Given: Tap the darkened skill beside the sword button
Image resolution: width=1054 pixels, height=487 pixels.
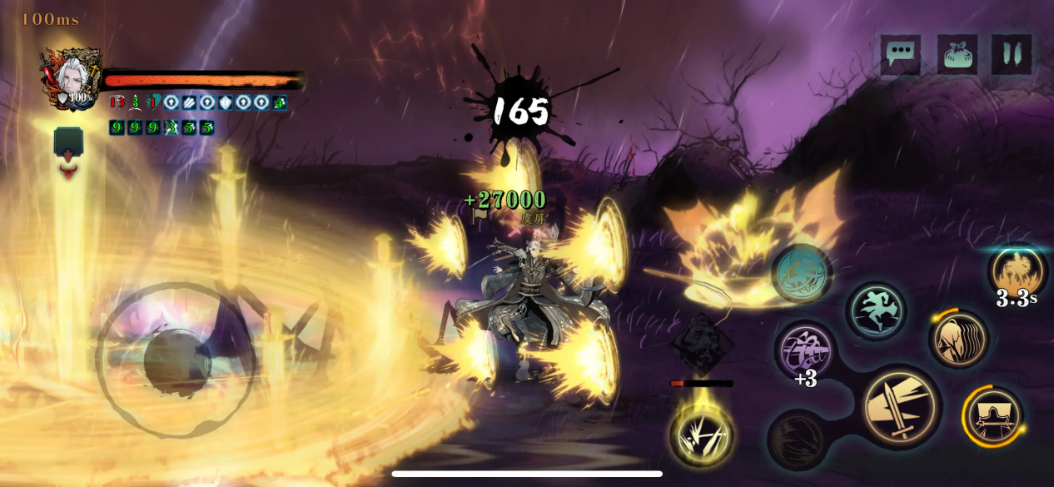Looking at the screenshot, I should (x=797, y=438).
